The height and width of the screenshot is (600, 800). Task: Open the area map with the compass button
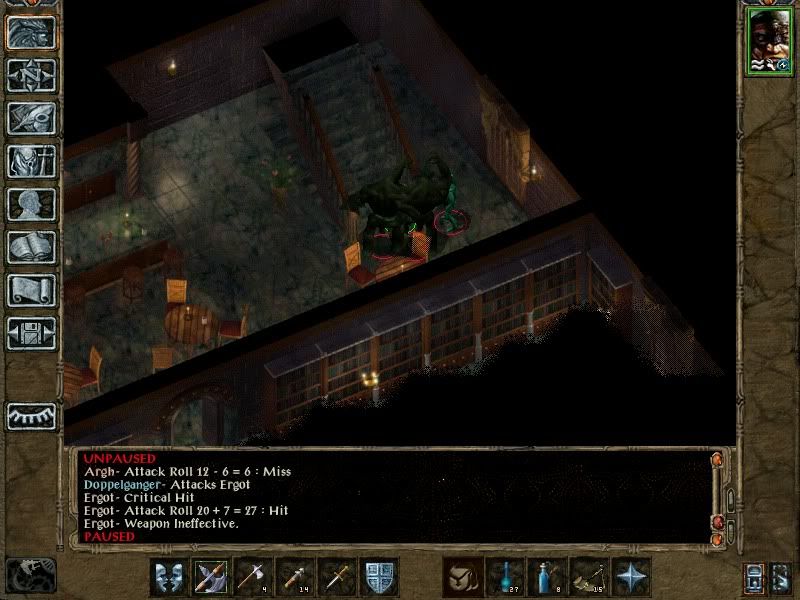point(31,75)
